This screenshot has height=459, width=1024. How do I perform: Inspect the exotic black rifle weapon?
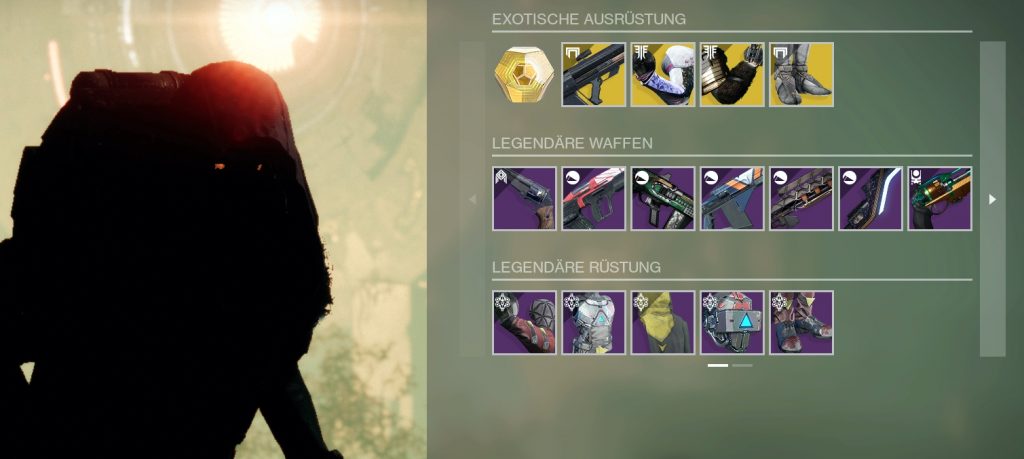pyautogui.click(x=594, y=74)
